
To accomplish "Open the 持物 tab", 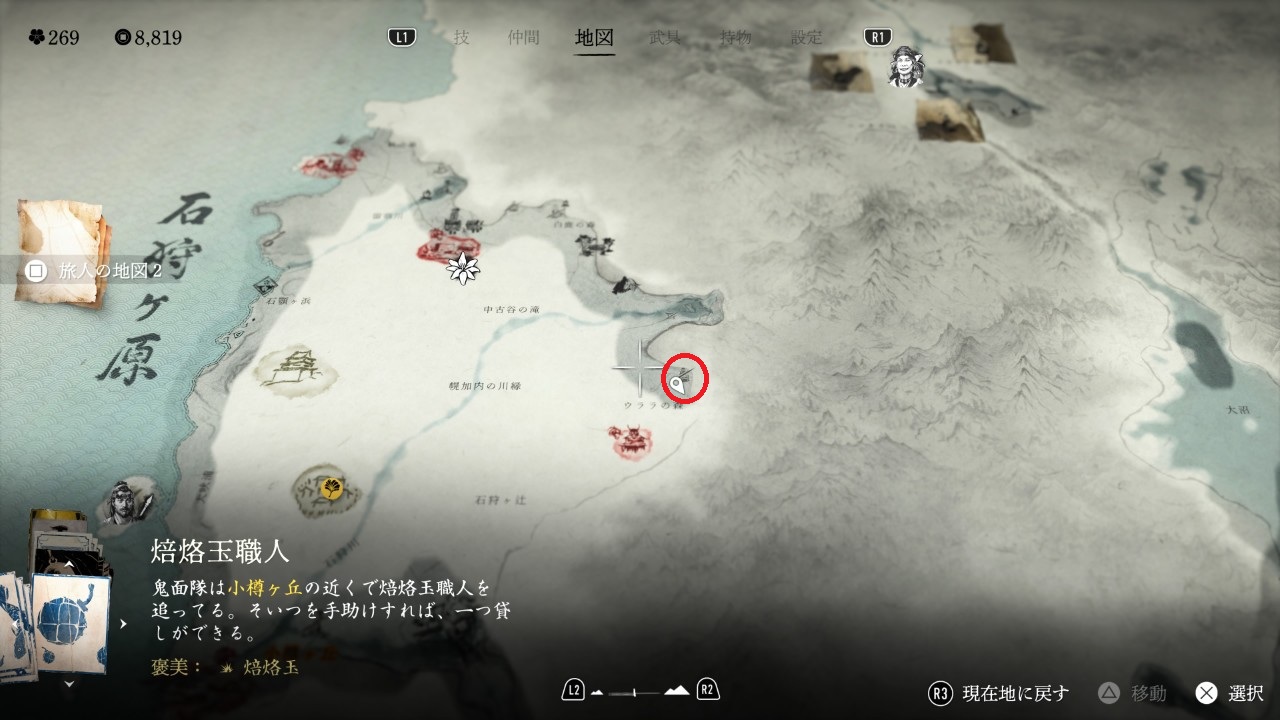I will click(736, 38).
